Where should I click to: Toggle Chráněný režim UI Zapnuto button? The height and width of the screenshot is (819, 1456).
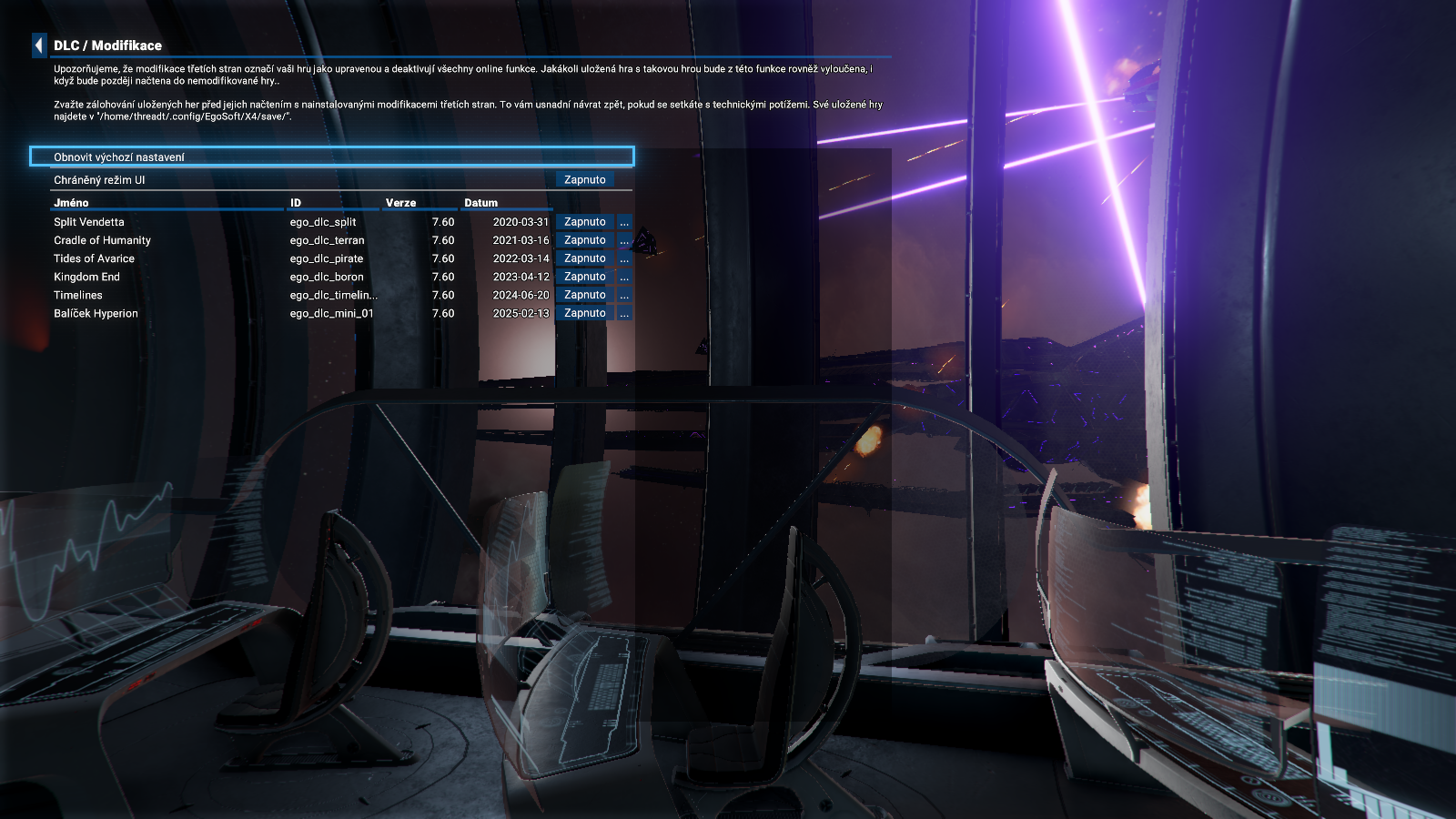(x=584, y=180)
